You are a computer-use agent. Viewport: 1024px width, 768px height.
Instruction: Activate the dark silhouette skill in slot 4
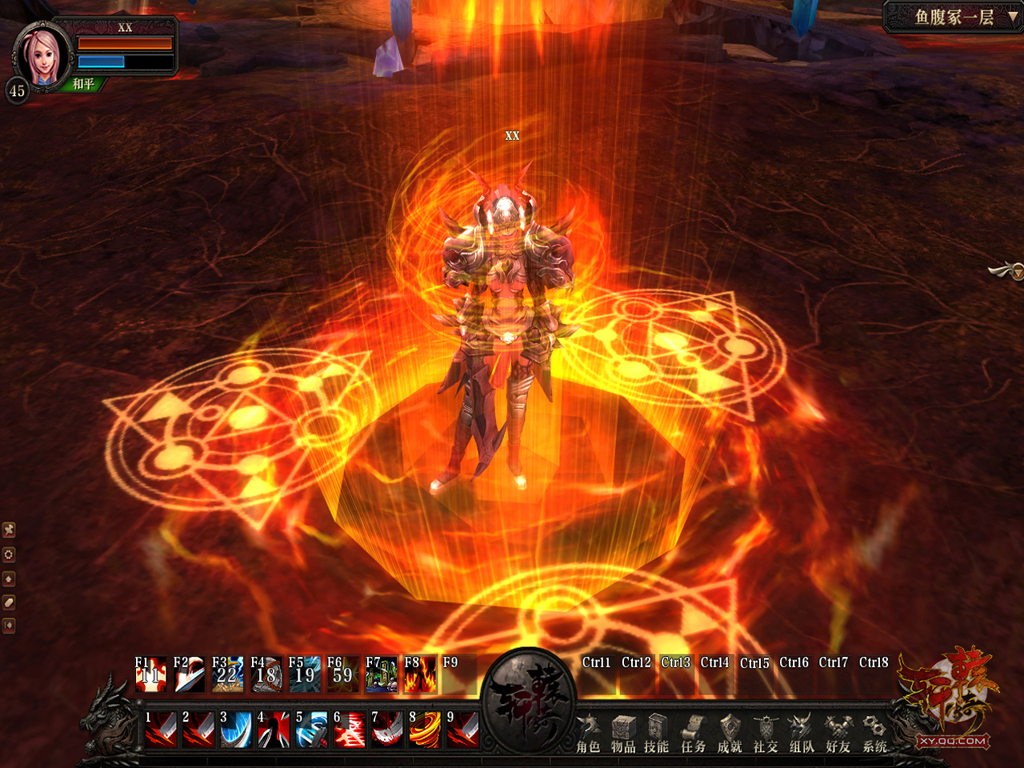[x=274, y=729]
